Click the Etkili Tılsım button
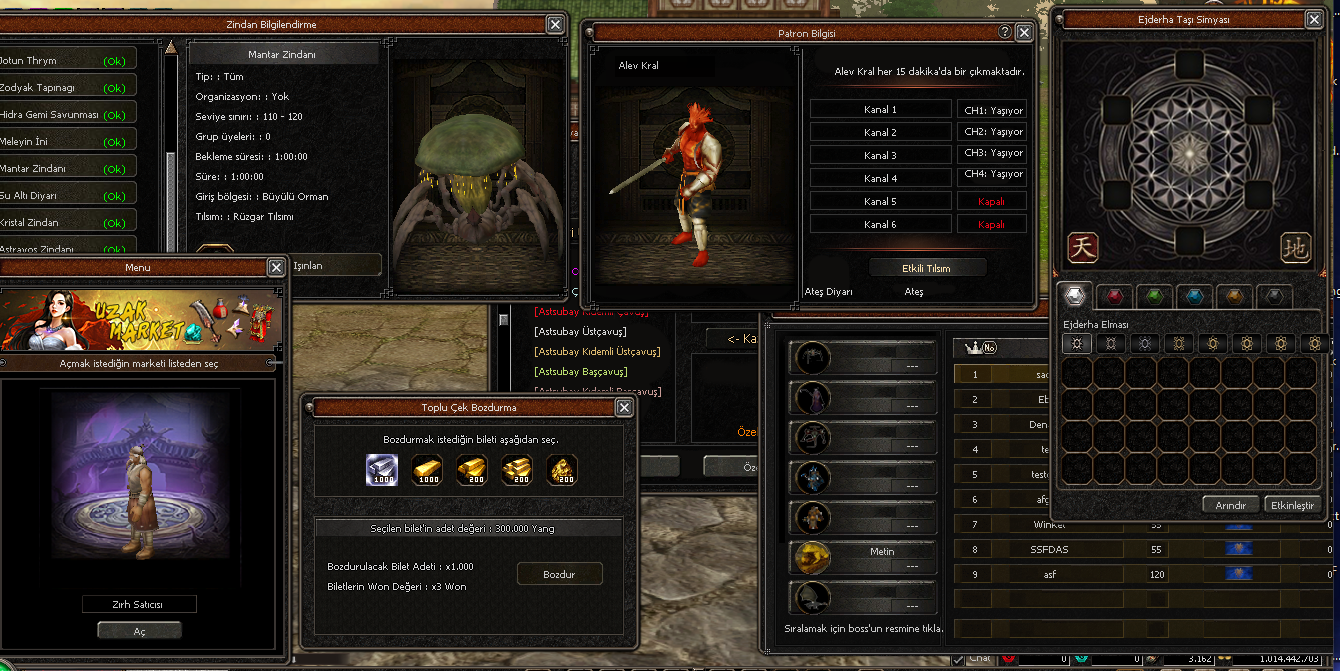1340x671 pixels. pos(927,268)
